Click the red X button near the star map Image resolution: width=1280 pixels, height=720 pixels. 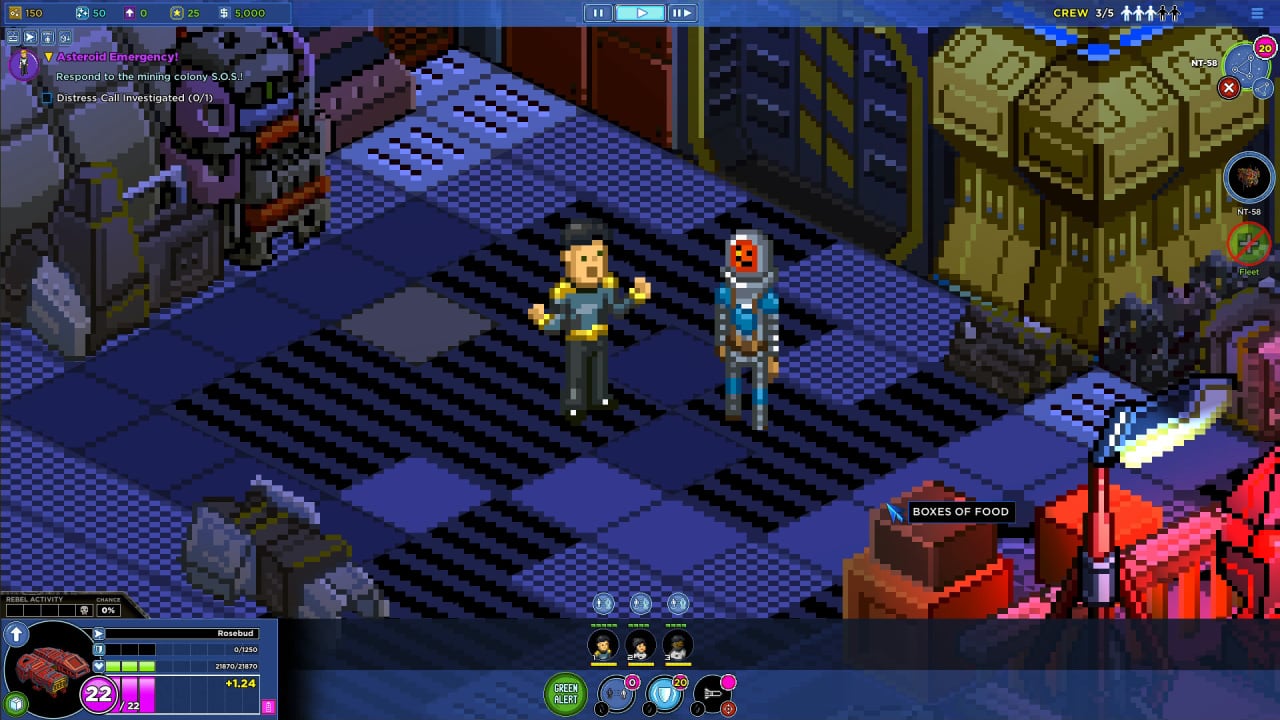coord(1229,88)
